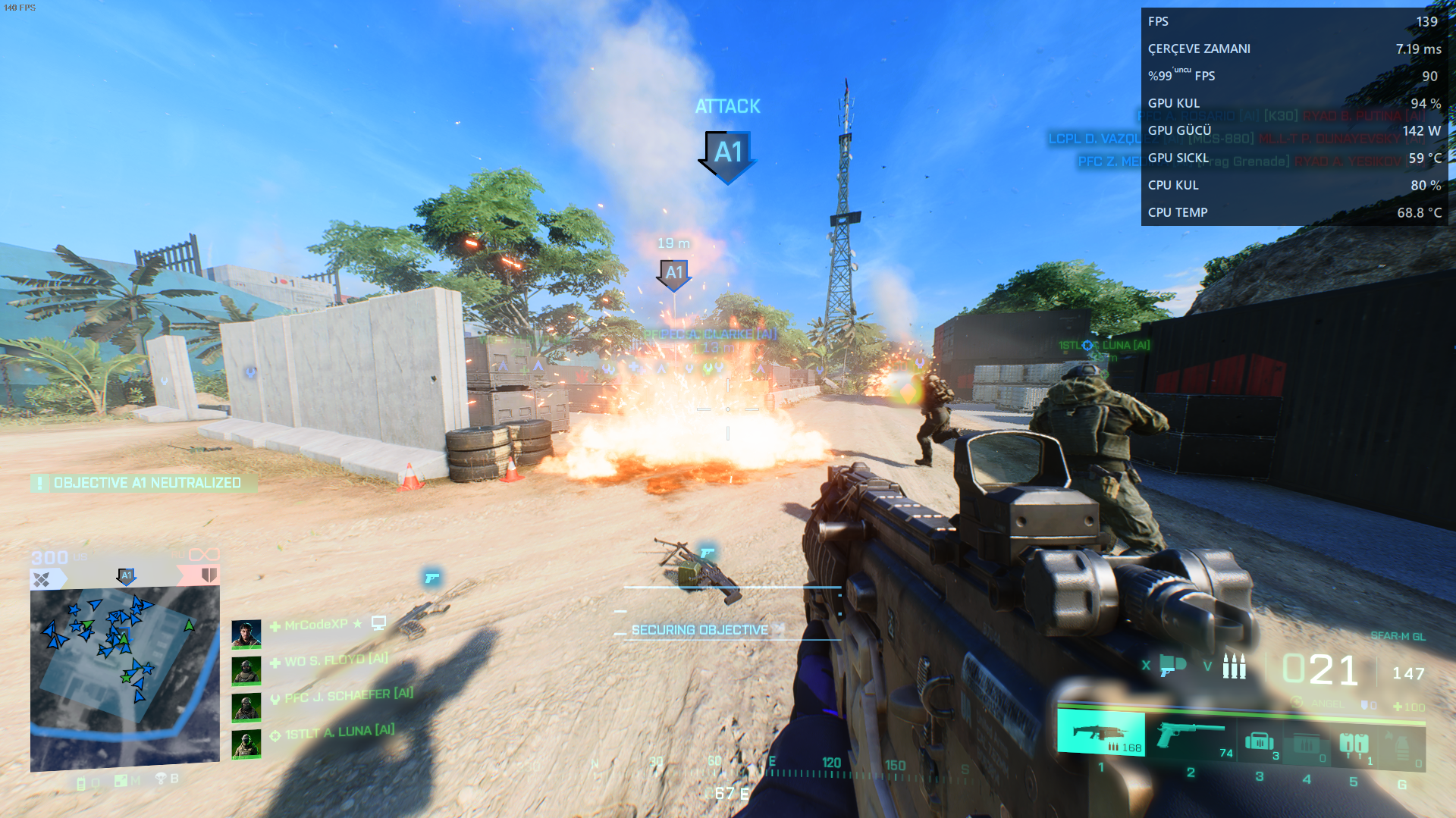Open the performance overlay's GPU KUL row
The height and width of the screenshot is (818, 1456).
pos(1294,103)
